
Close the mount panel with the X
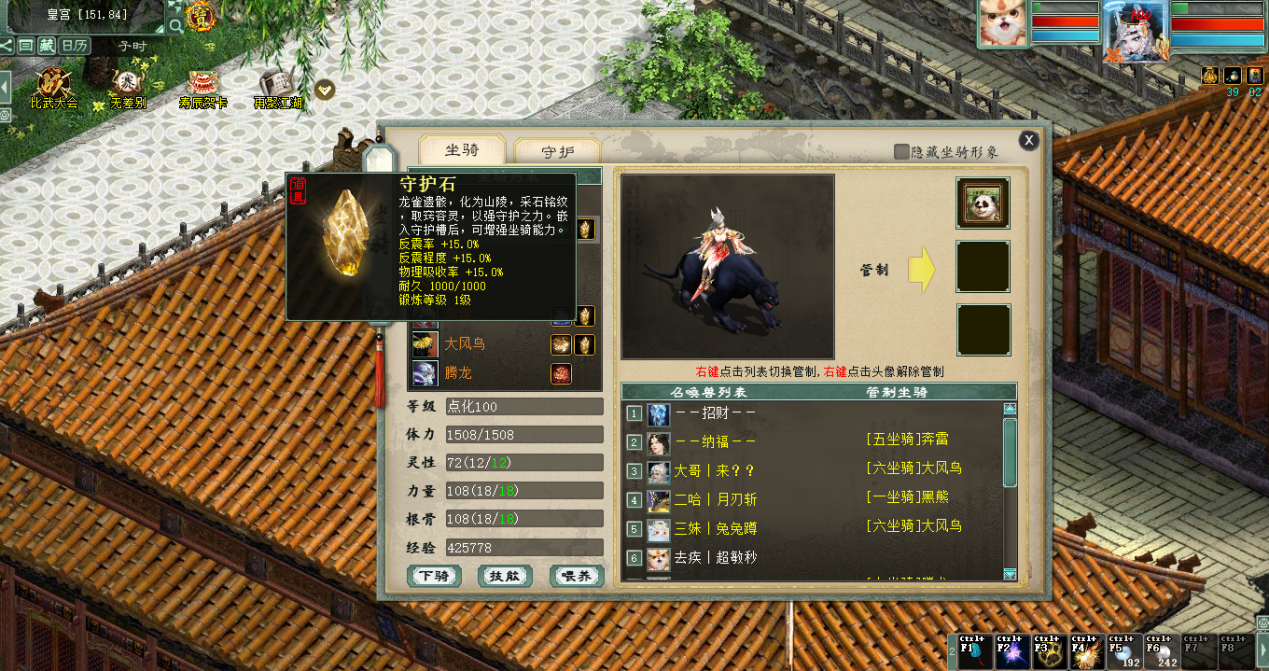(x=1028, y=141)
